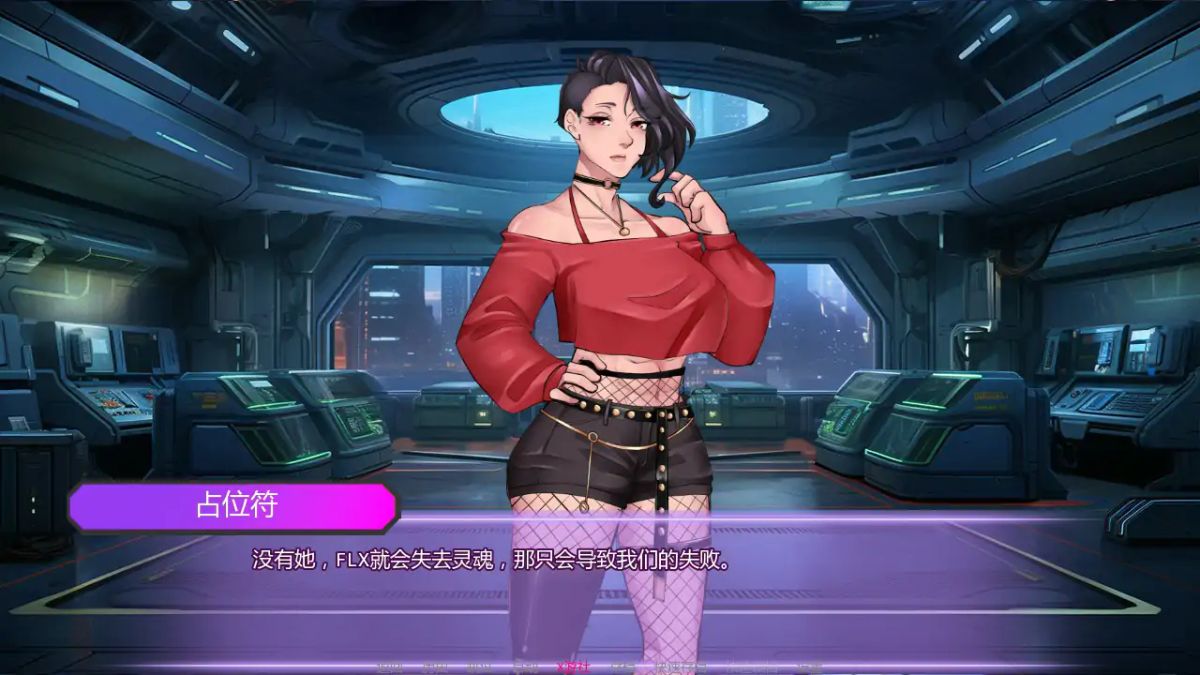This screenshot has width=1200, height=675.
Task: Open 设置 (settings) from the quick menu
Action: pyautogui.click(x=808, y=666)
